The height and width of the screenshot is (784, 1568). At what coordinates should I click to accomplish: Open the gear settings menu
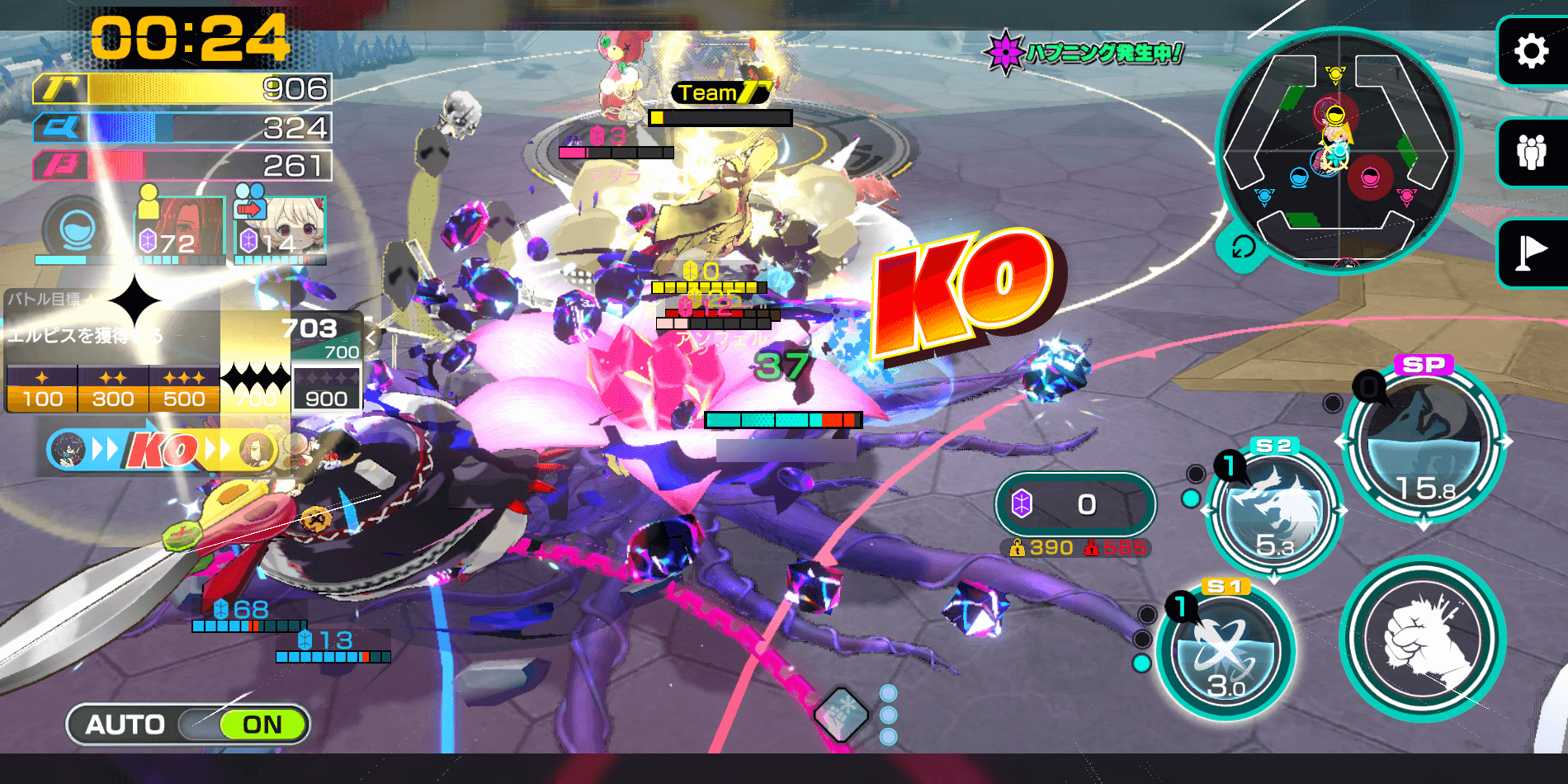point(1532,51)
